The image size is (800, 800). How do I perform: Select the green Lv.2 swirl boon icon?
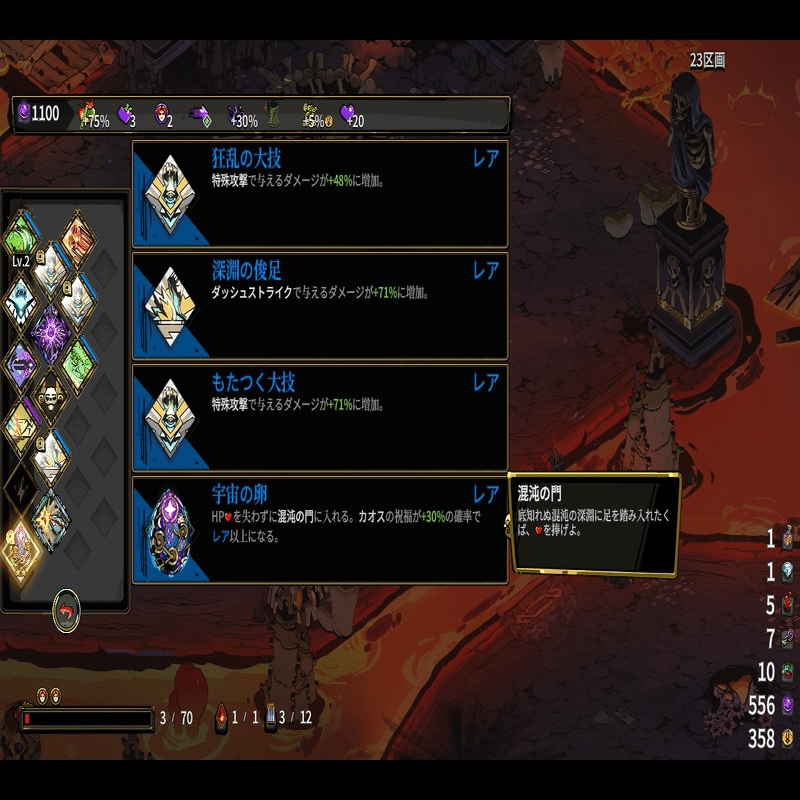click(21, 236)
